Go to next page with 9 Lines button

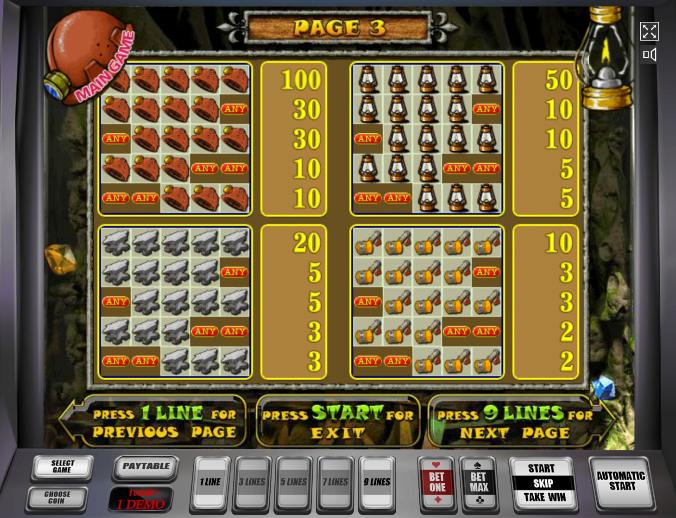point(377,483)
